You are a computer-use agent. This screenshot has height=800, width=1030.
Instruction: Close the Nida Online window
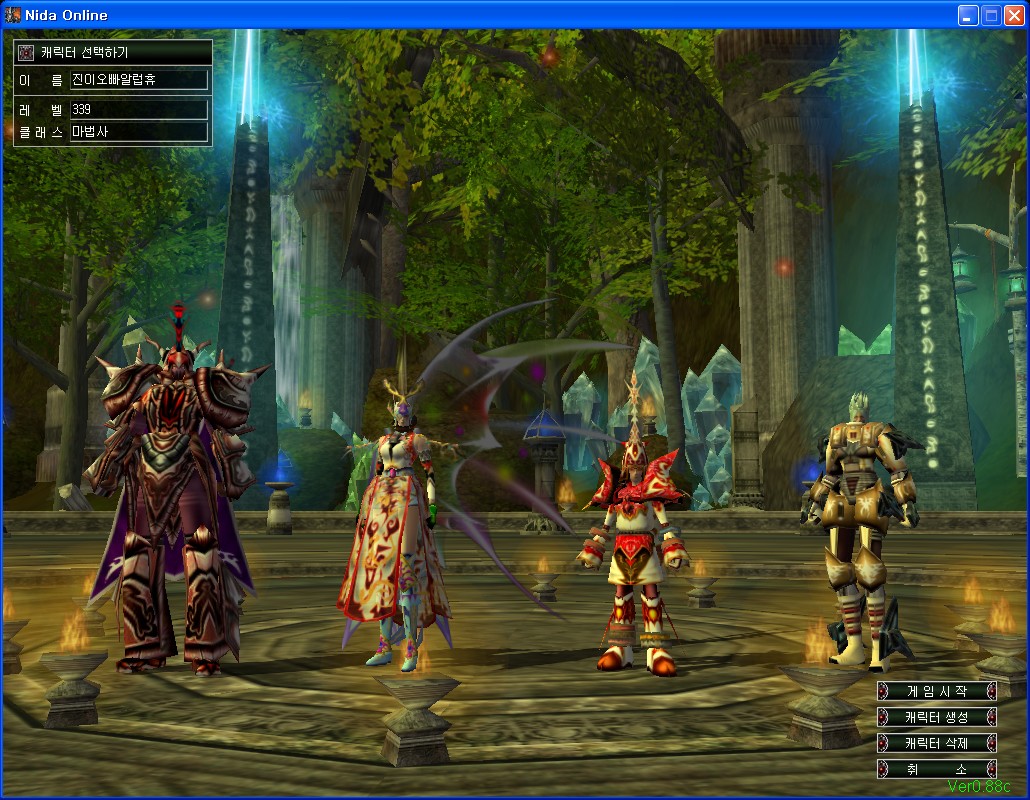[1014, 15]
